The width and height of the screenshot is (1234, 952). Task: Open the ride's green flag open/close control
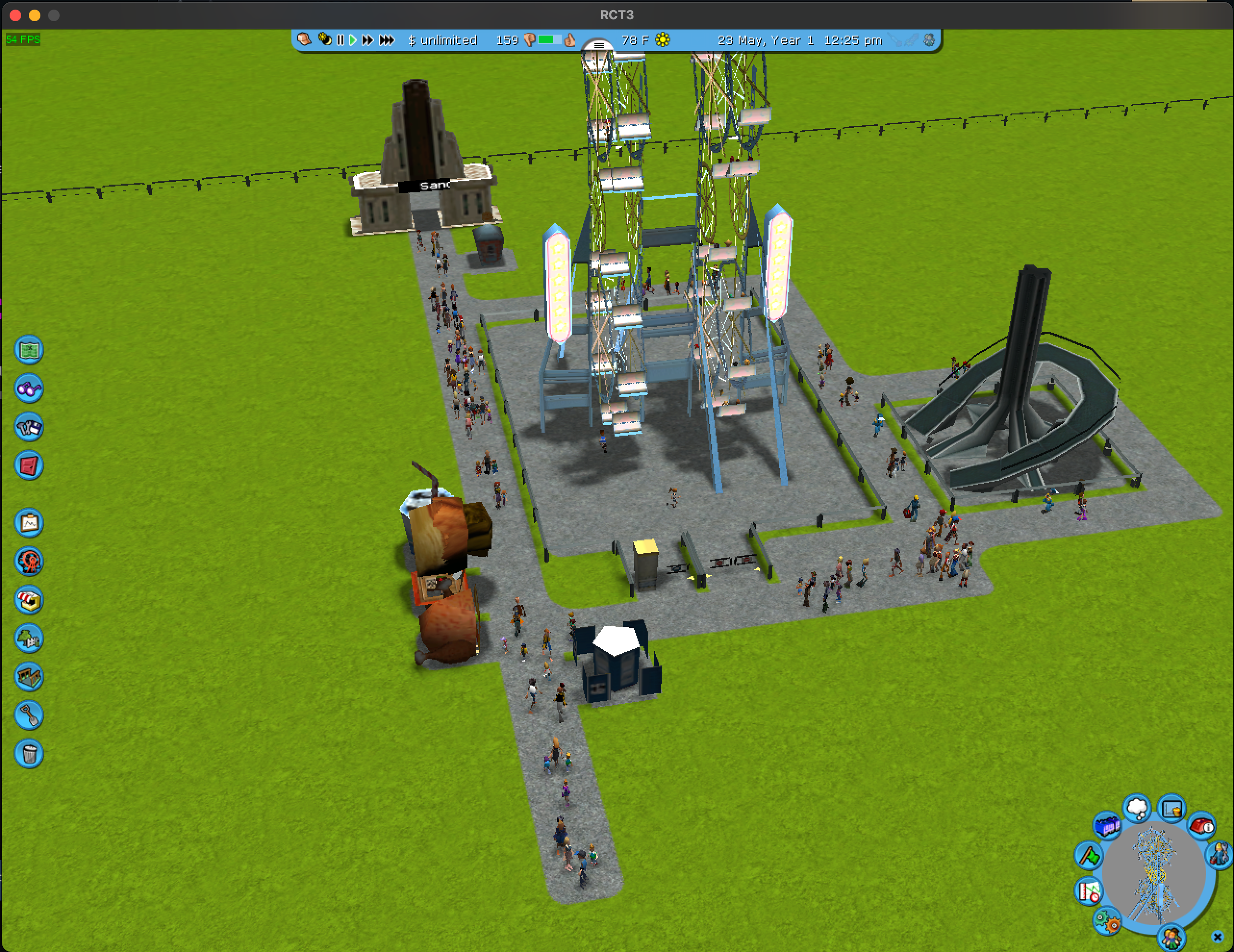coord(1089,855)
